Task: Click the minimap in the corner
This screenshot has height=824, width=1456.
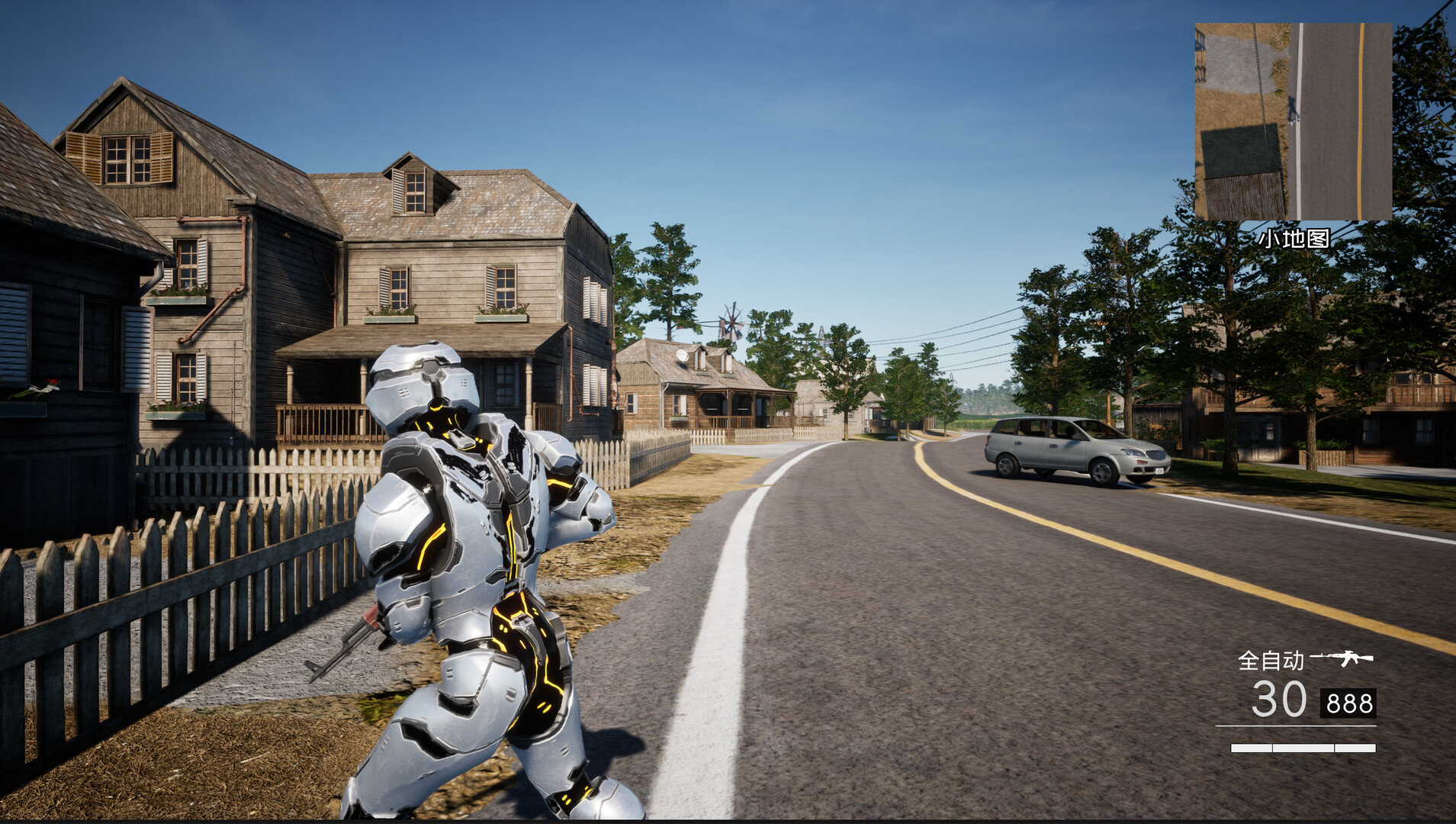Action: pos(1293,121)
